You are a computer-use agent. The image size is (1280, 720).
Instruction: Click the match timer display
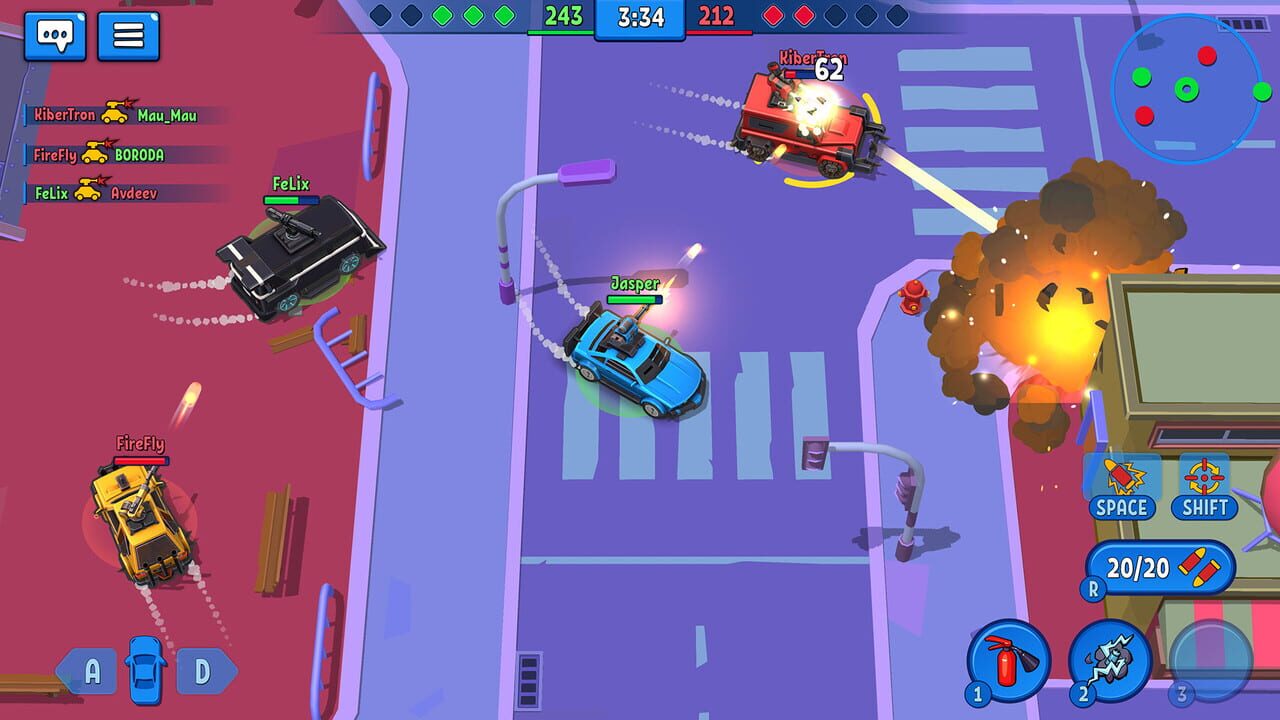pyautogui.click(x=641, y=18)
